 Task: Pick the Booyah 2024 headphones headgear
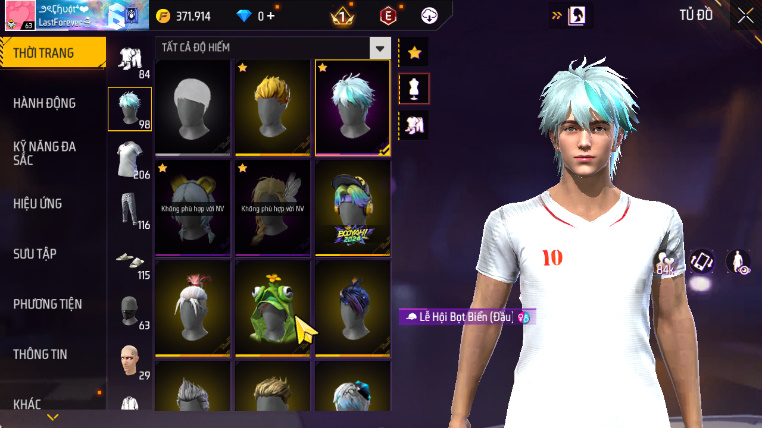pyautogui.click(x=353, y=205)
